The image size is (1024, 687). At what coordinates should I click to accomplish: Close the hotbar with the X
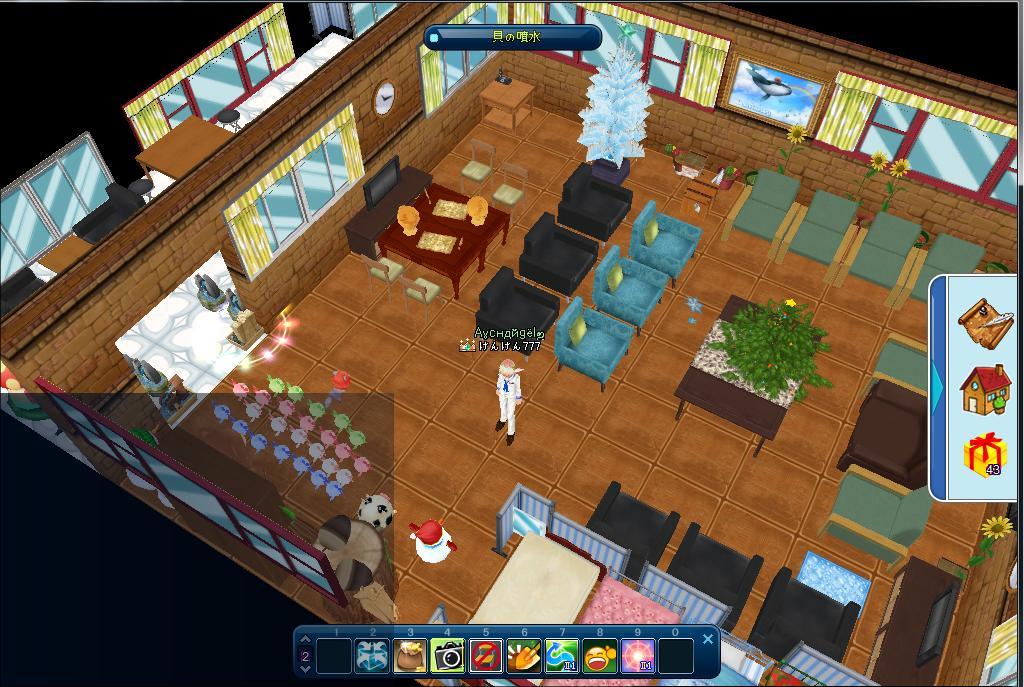point(708,638)
